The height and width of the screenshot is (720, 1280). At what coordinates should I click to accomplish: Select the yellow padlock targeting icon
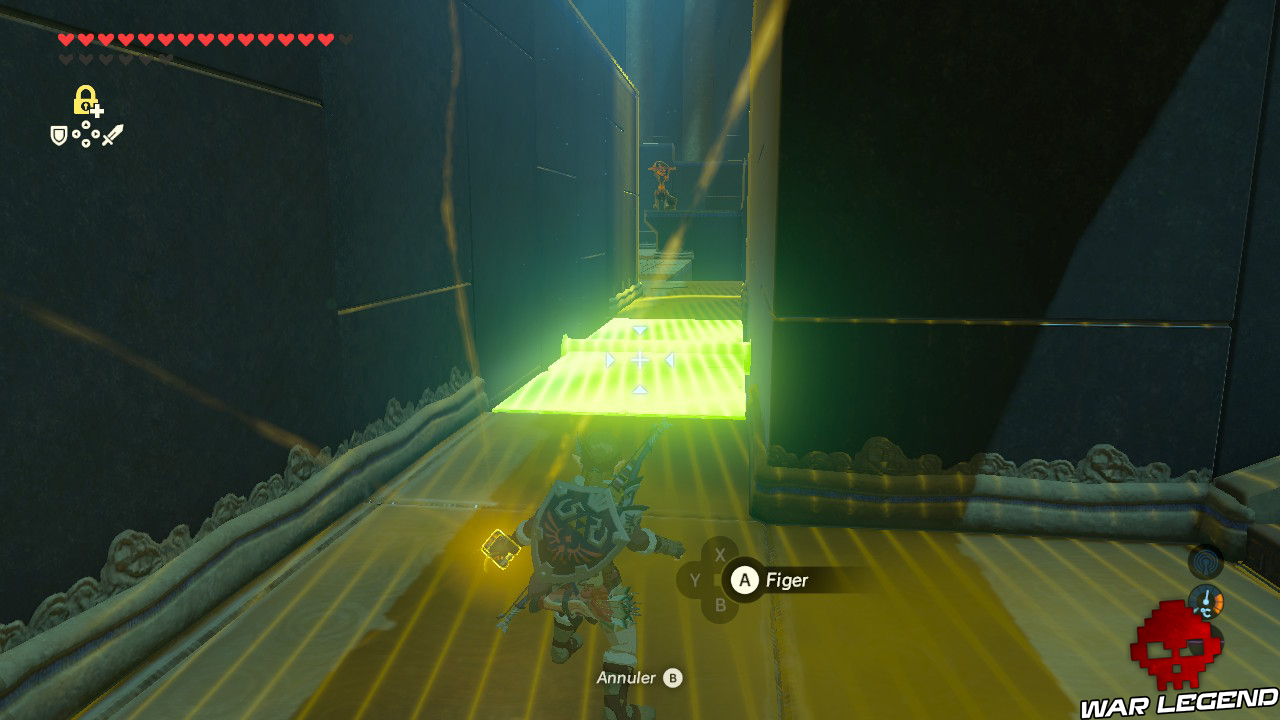(85, 100)
